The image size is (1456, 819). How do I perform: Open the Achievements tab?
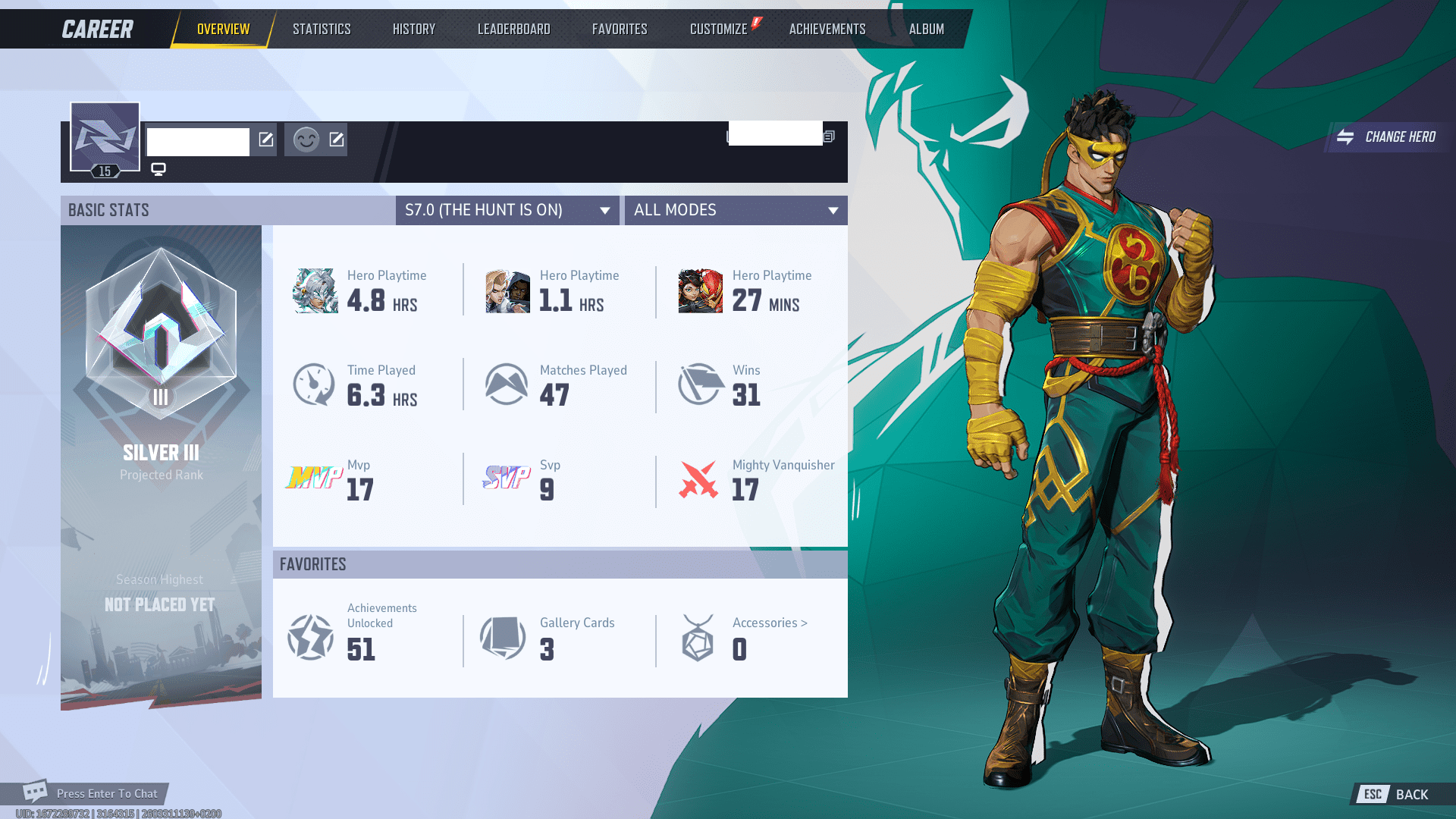[827, 28]
